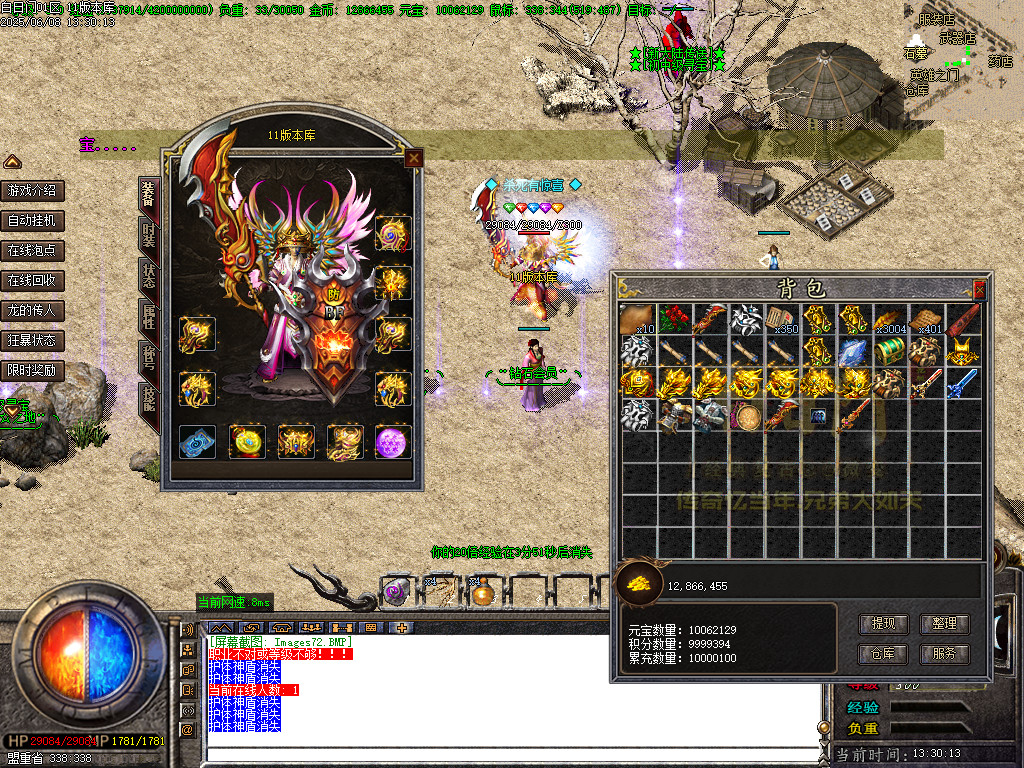This screenshot has height=768, width=1024.
Task: Open the 在线泡点 menu entry
Action: point(32,251)
